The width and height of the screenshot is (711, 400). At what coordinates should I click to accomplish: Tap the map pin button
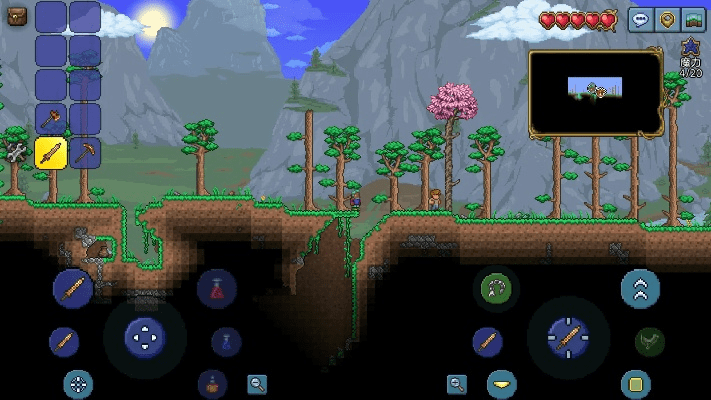click(x=666, y=19)
